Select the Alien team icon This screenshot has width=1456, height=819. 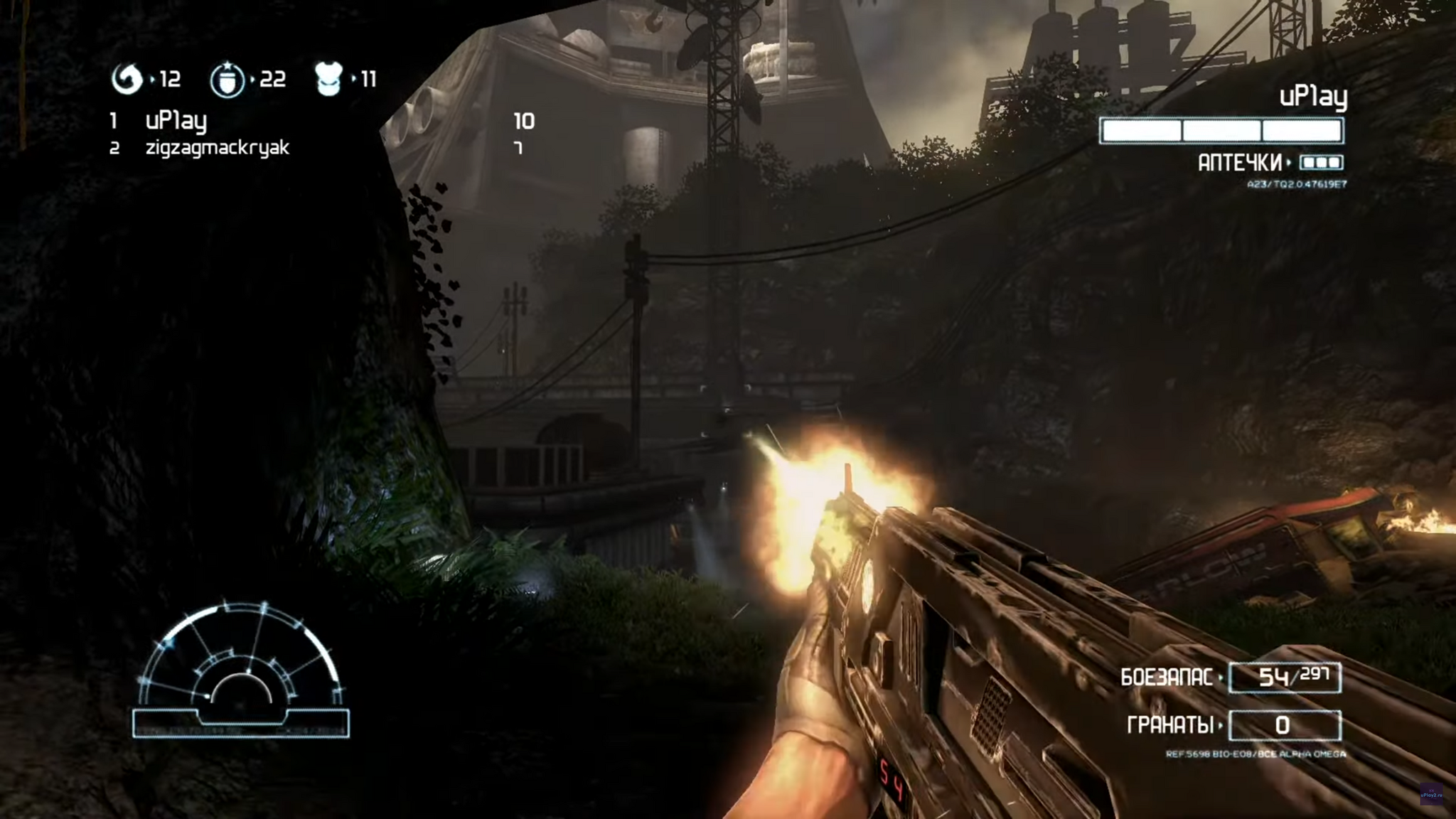coord(127,79)
